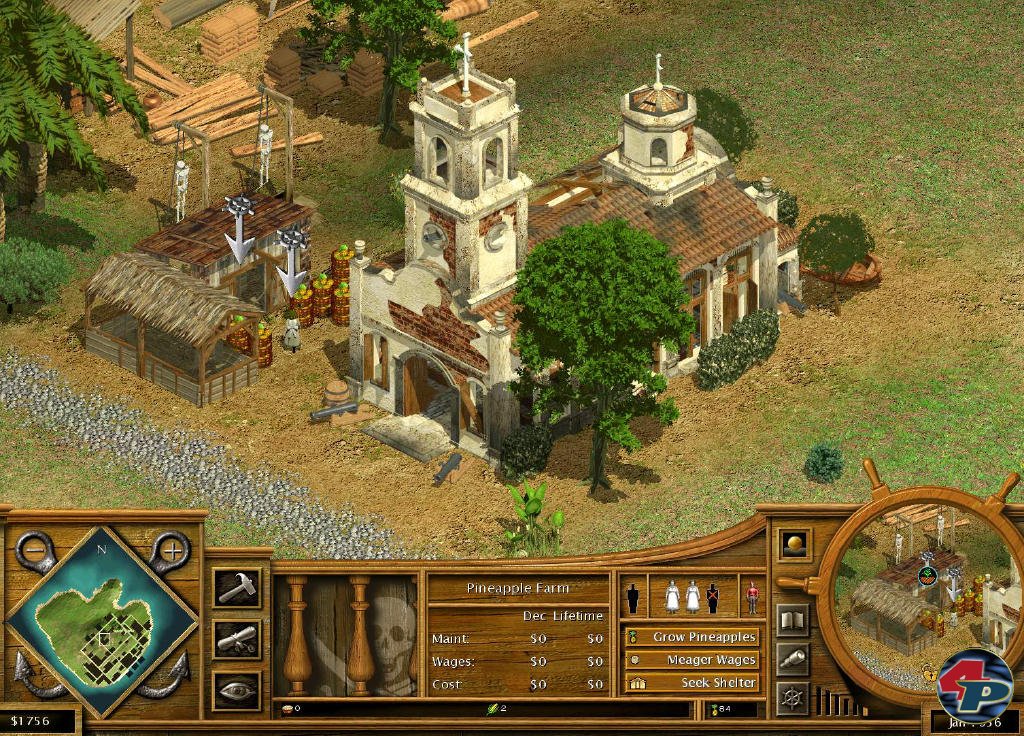Screen dimensions: 1024x736
Task: Select the red-coated overseer worker slot
Action: coord(751,598)
